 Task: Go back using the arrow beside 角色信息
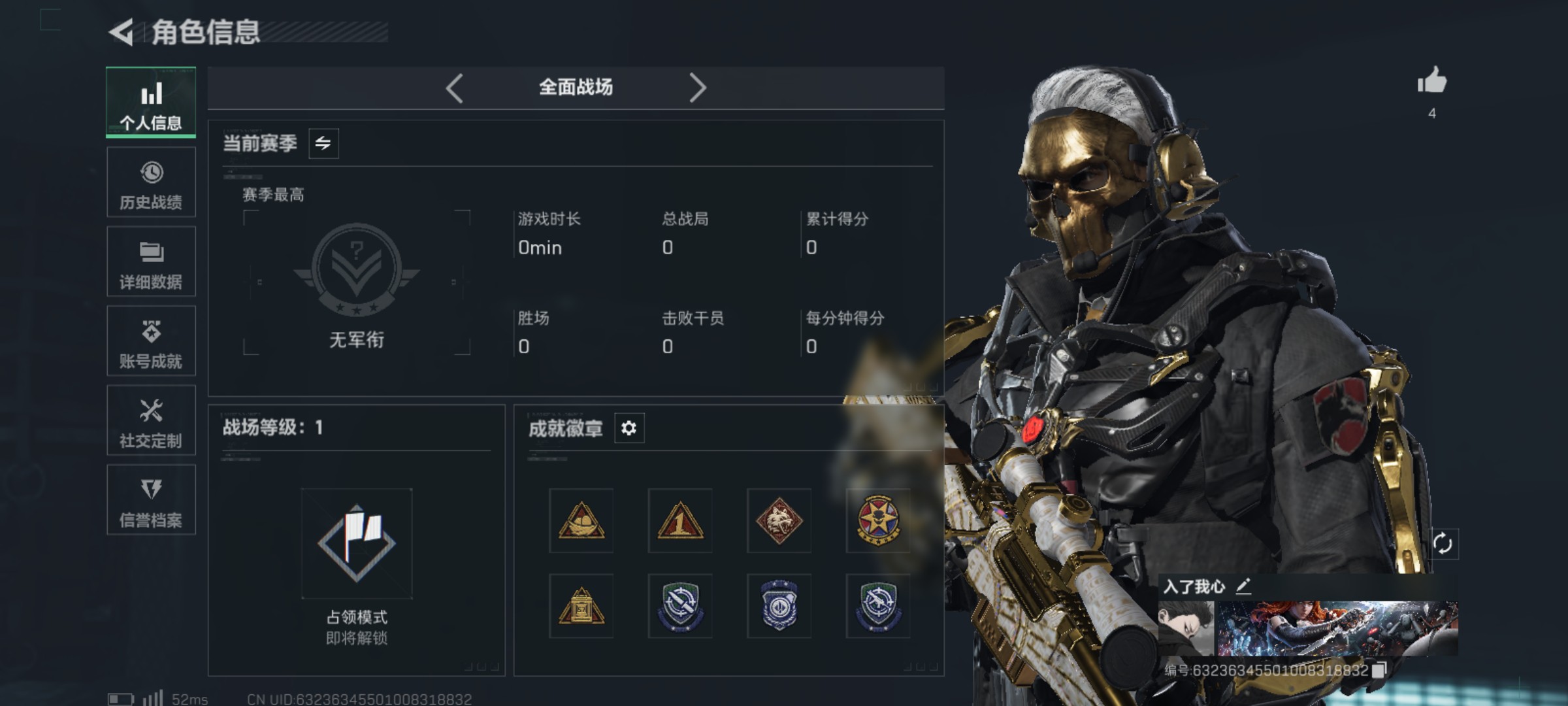[x=122, y=32]
